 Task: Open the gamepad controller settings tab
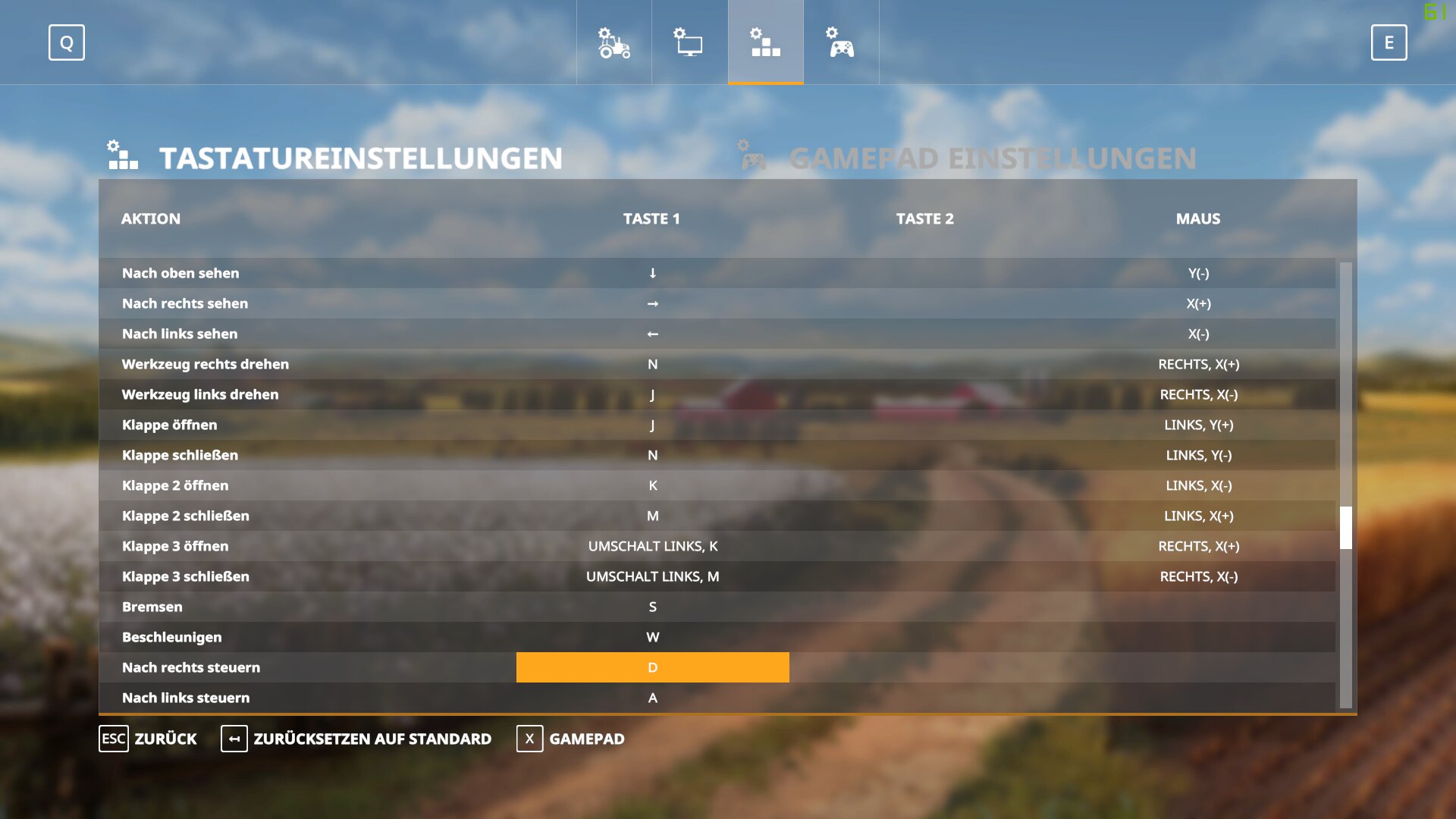click(841, 42)
